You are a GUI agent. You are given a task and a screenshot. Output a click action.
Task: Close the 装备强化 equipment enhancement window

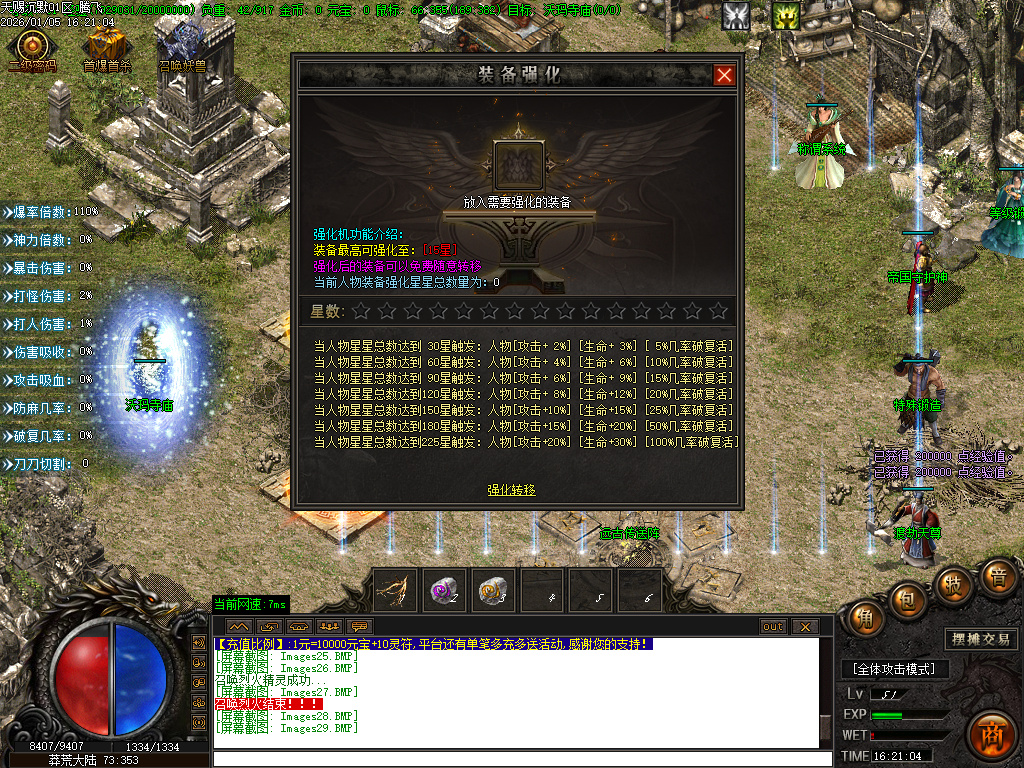tap(724, 75)
